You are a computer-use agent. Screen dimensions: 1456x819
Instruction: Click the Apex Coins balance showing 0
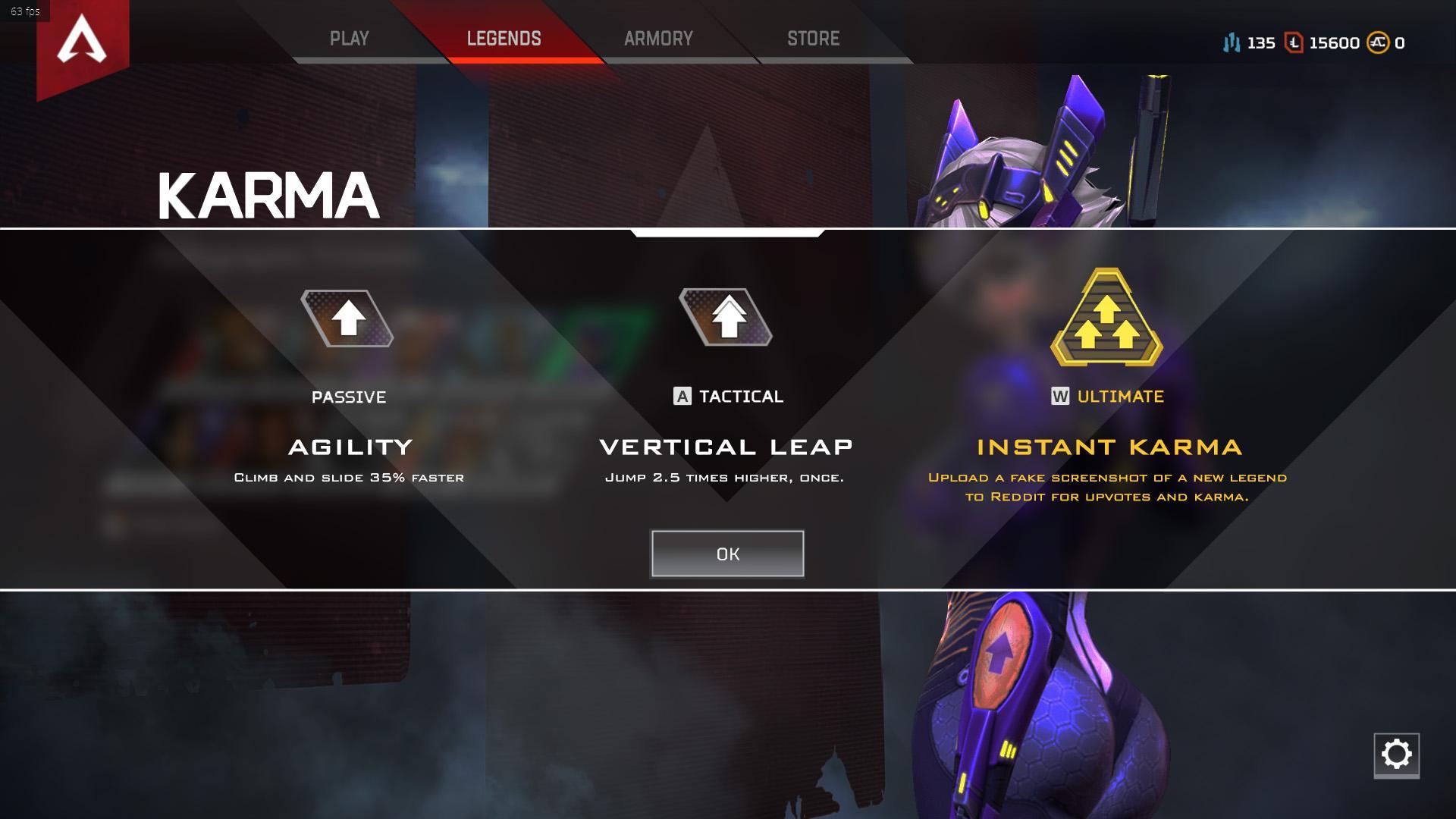[x=1400, y=43]
